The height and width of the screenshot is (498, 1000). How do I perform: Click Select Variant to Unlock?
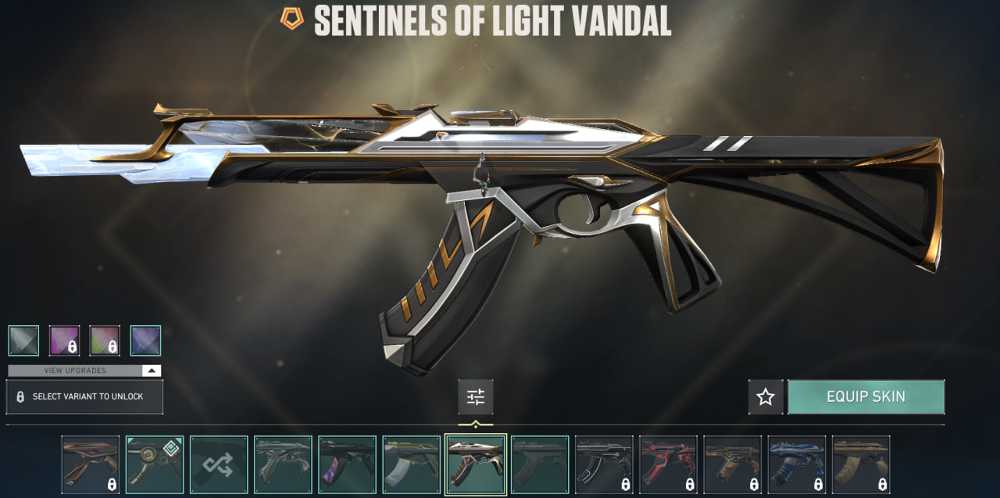[x=84, y=397]
